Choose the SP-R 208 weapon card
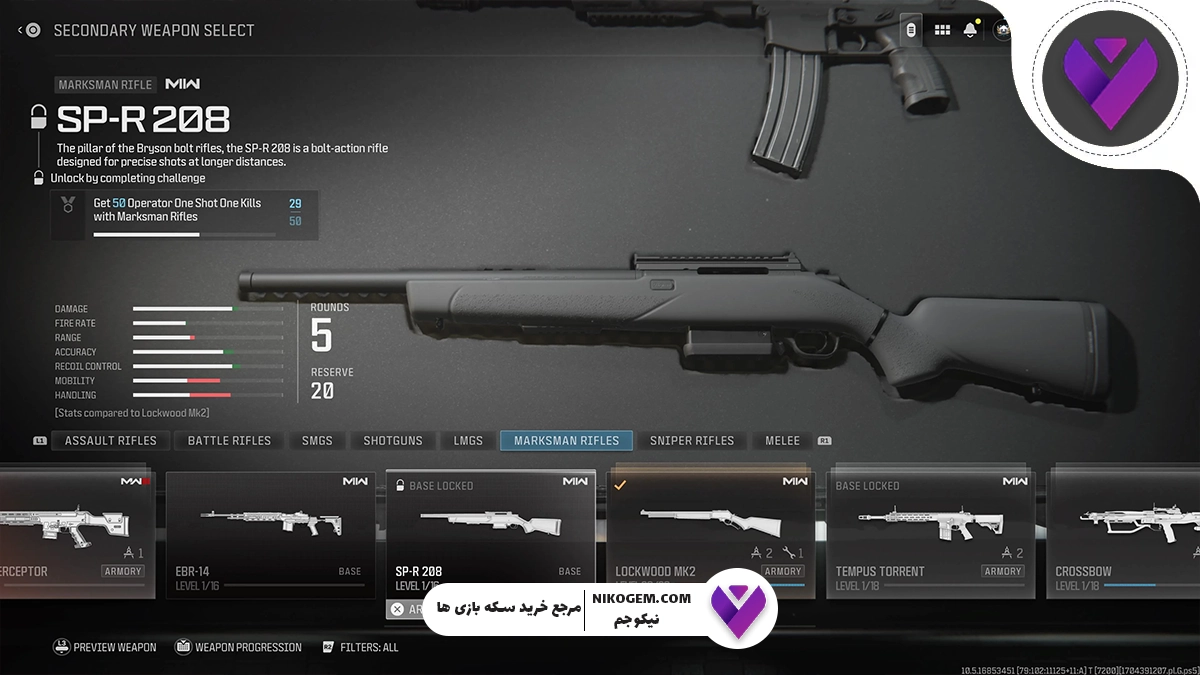 [x=490, y=534]
